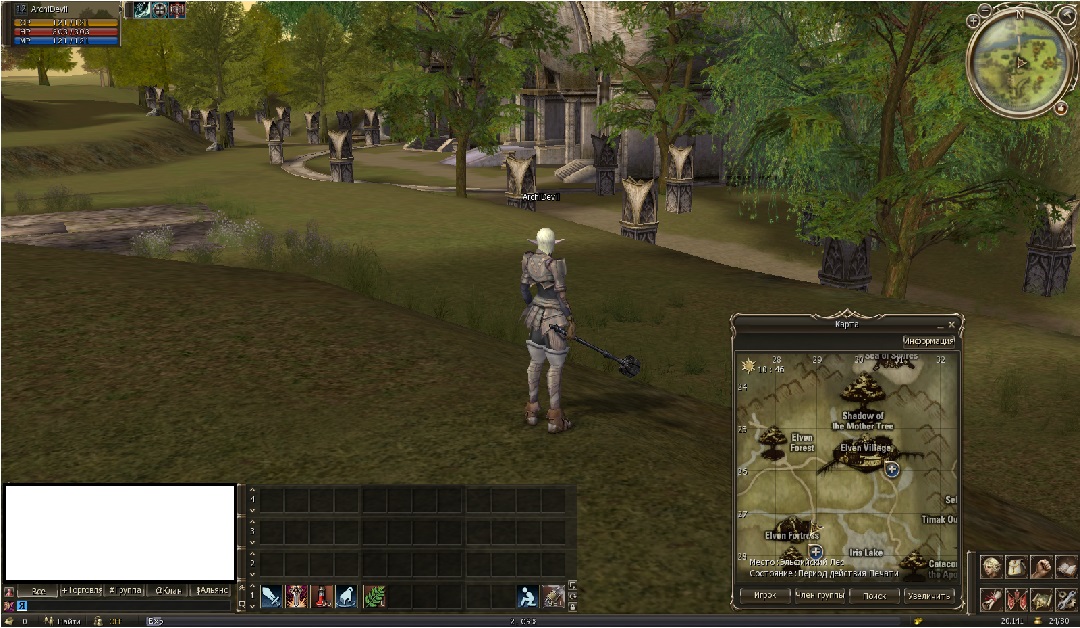Screen dimensions: 1080x628
Task: Open the character portrait menu icon
Action: pos(991,567)
